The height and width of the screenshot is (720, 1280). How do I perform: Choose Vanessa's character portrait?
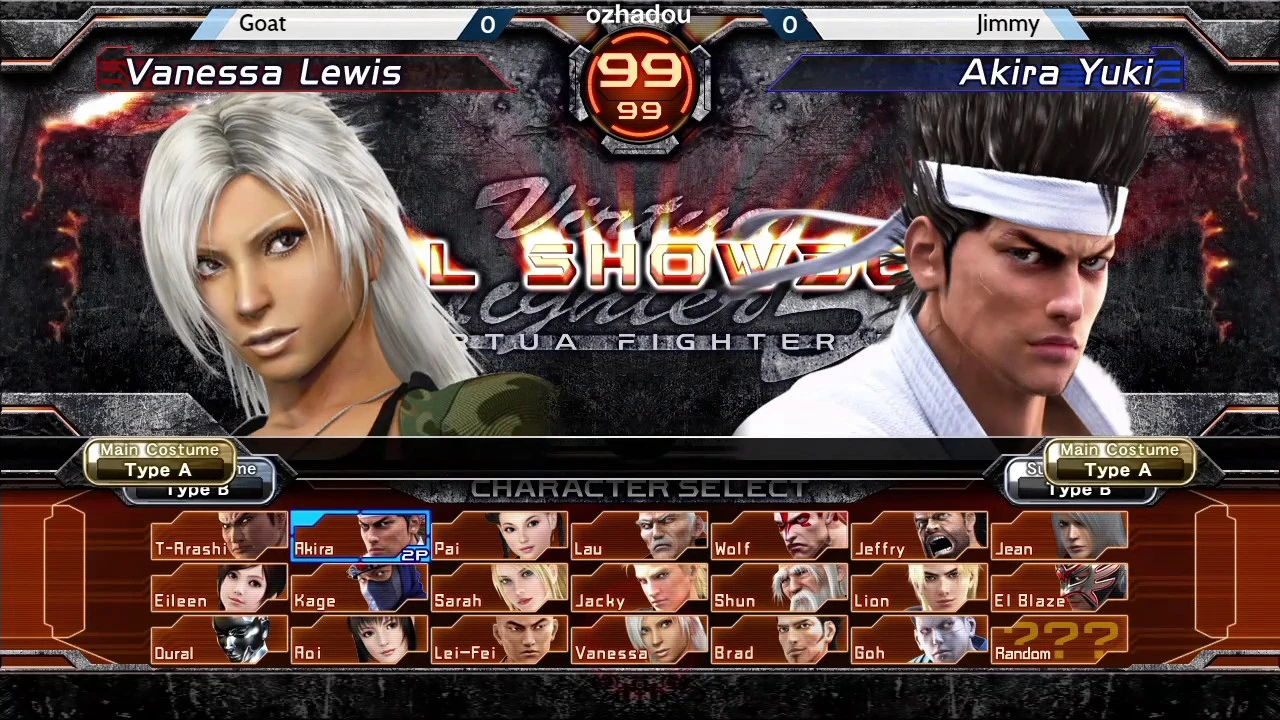click(x=640, y=645)
